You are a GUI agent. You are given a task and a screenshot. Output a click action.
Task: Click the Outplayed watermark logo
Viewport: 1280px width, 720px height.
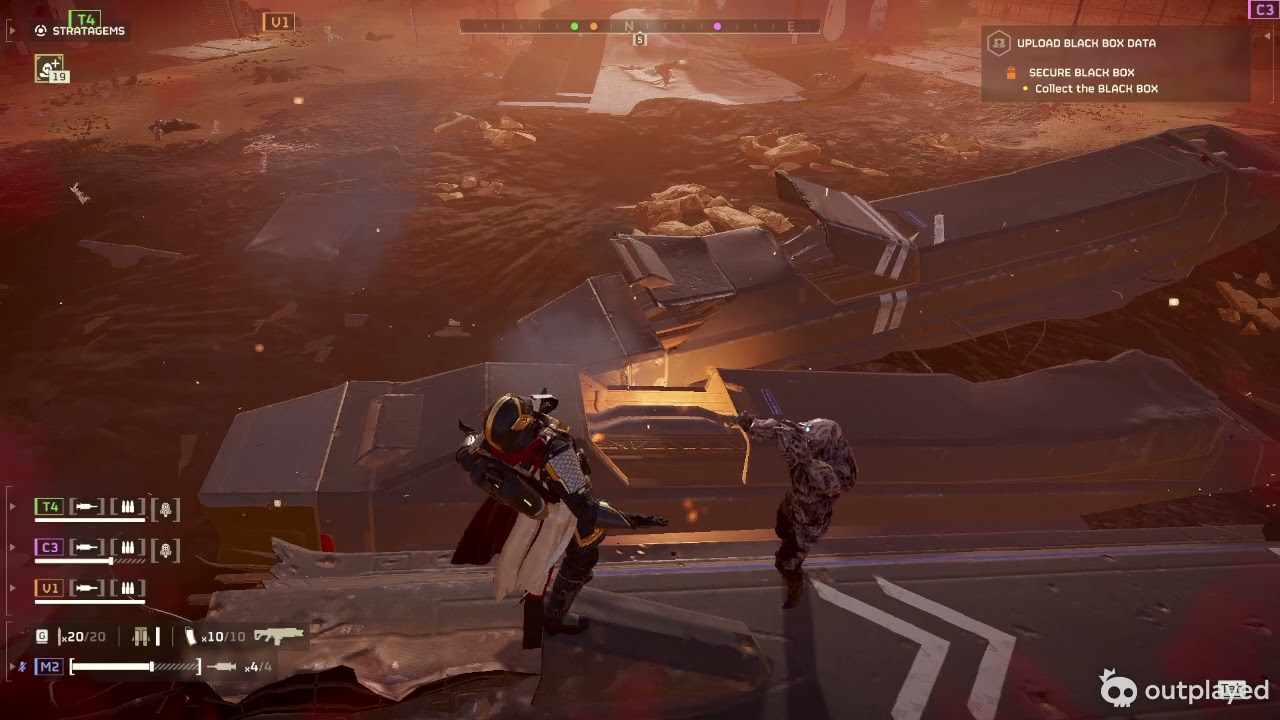1185,689
